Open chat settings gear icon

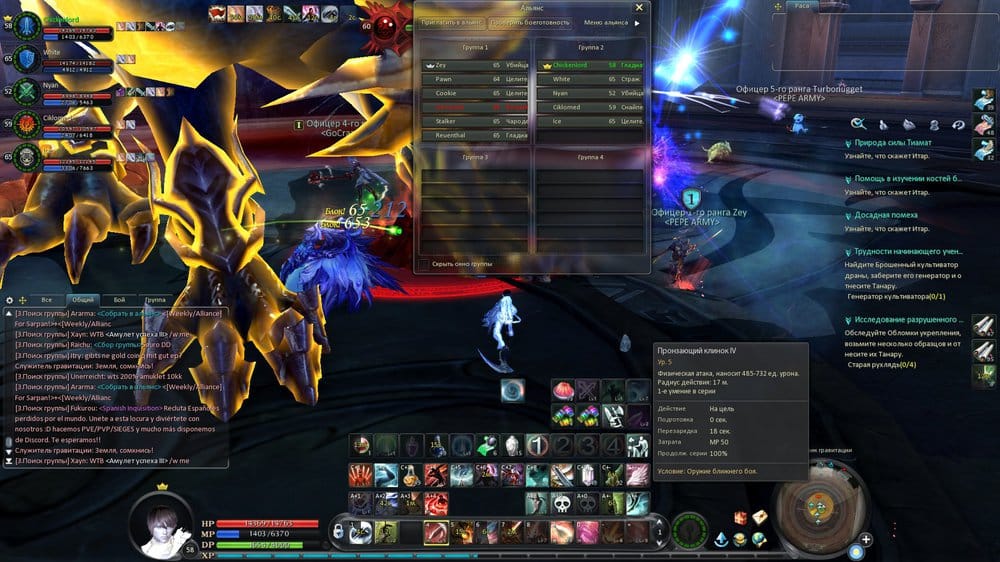[x=9, y=299]
